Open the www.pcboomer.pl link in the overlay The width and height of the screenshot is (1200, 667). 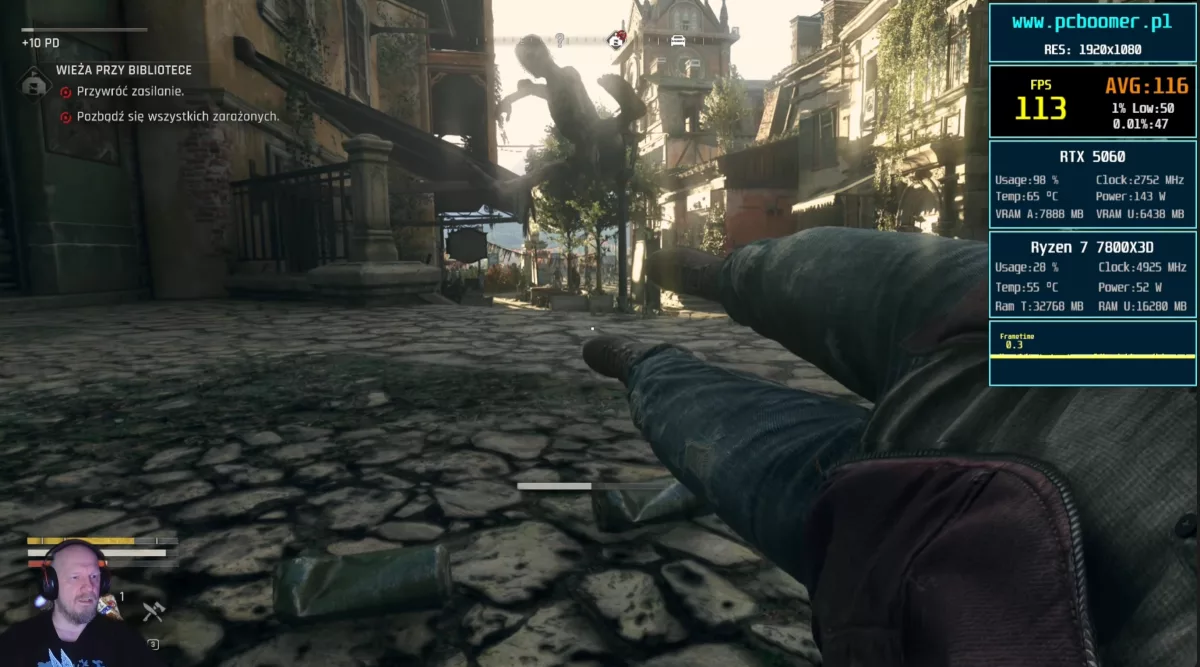coord(1091,22)
